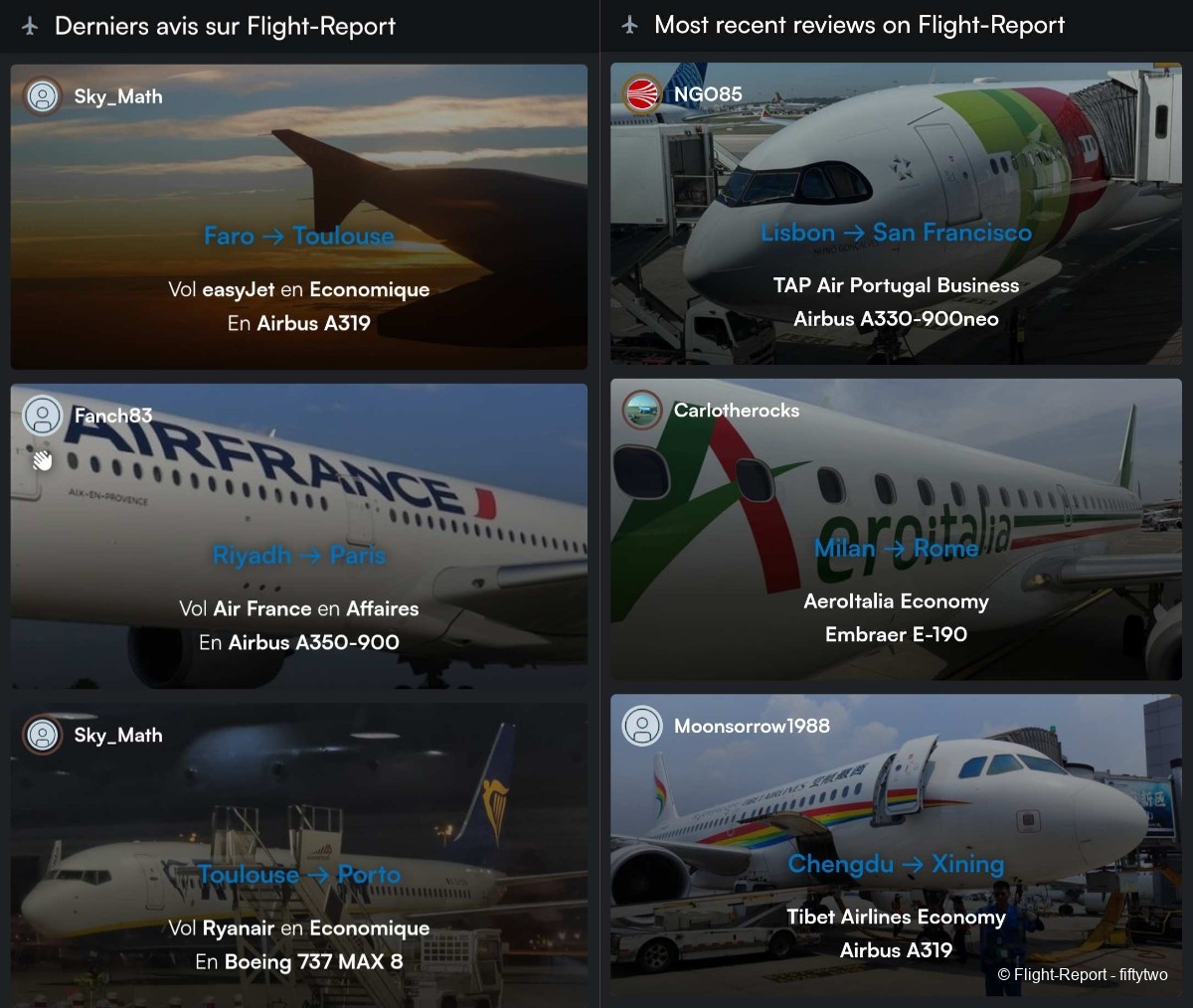Click the Carlotherocks username
The height and width of the screenshot is (1008, 1193).
(737, 411)
